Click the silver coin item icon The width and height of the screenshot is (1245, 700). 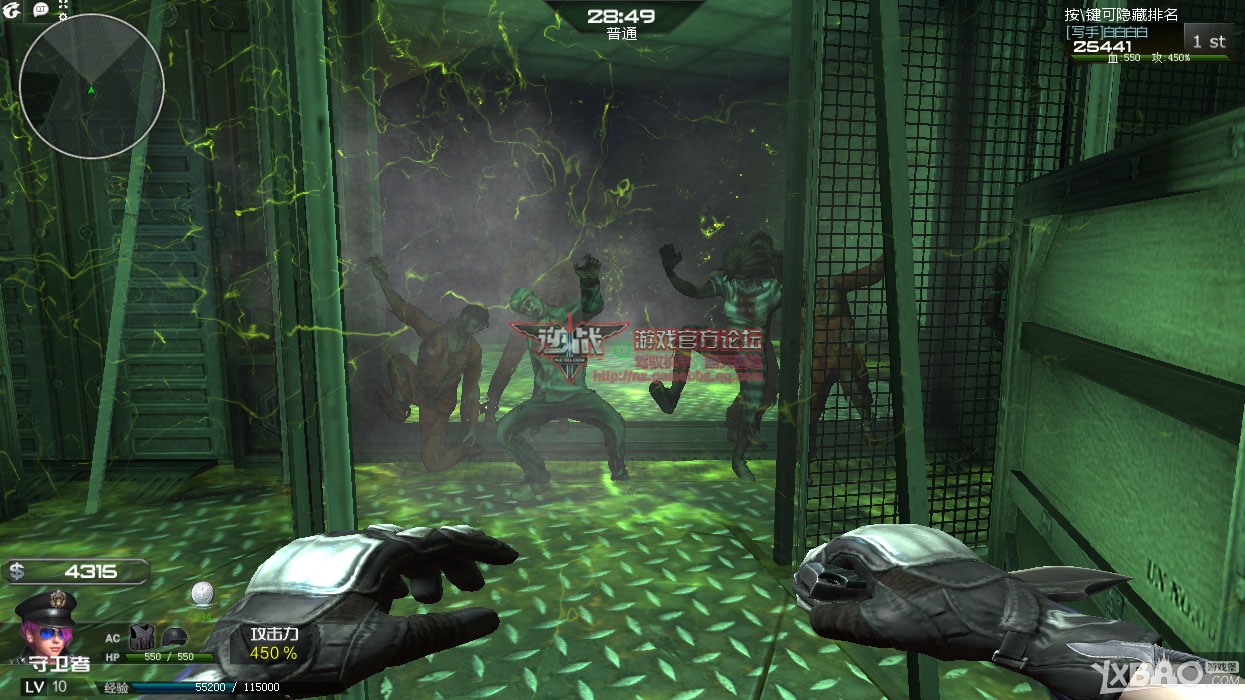pyautogui.click(x=202, y=593)
